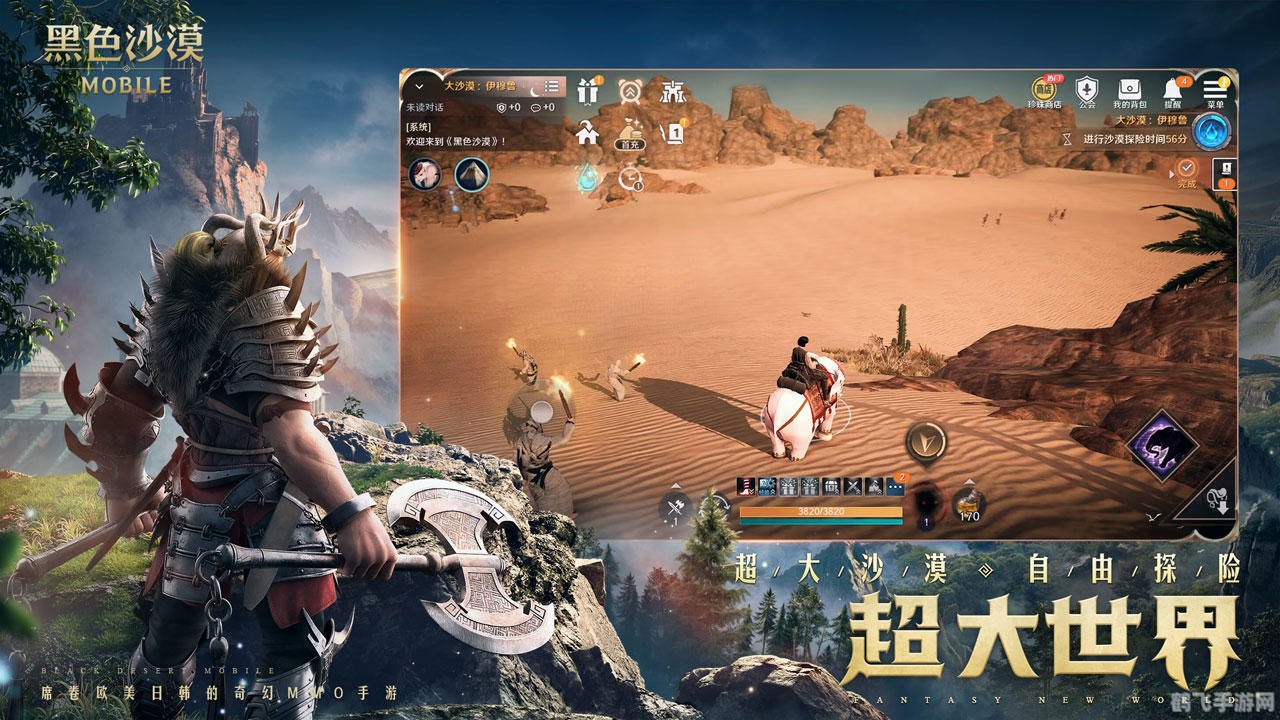Screen dimensions: 1280x720
Task: Open the main Menu (菜单)
Action: (x=1215, y=91)
